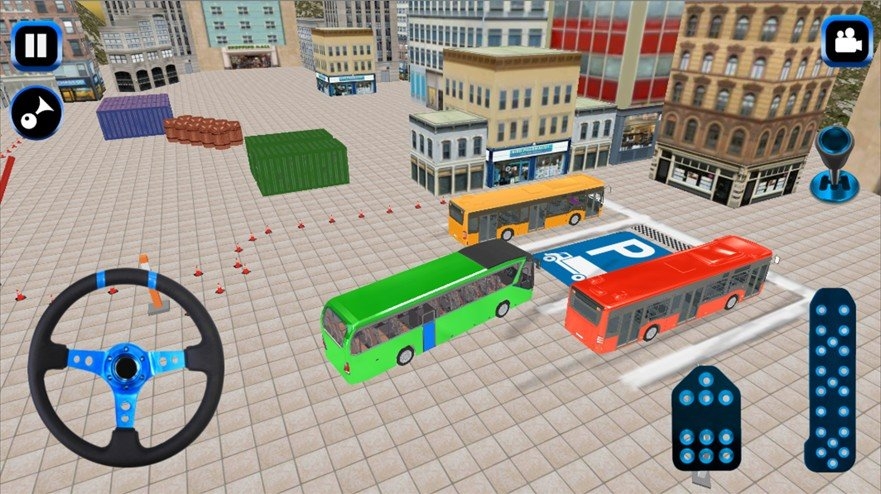Pause the game with the pause button
881x494 pixels.
pos(37,45)
